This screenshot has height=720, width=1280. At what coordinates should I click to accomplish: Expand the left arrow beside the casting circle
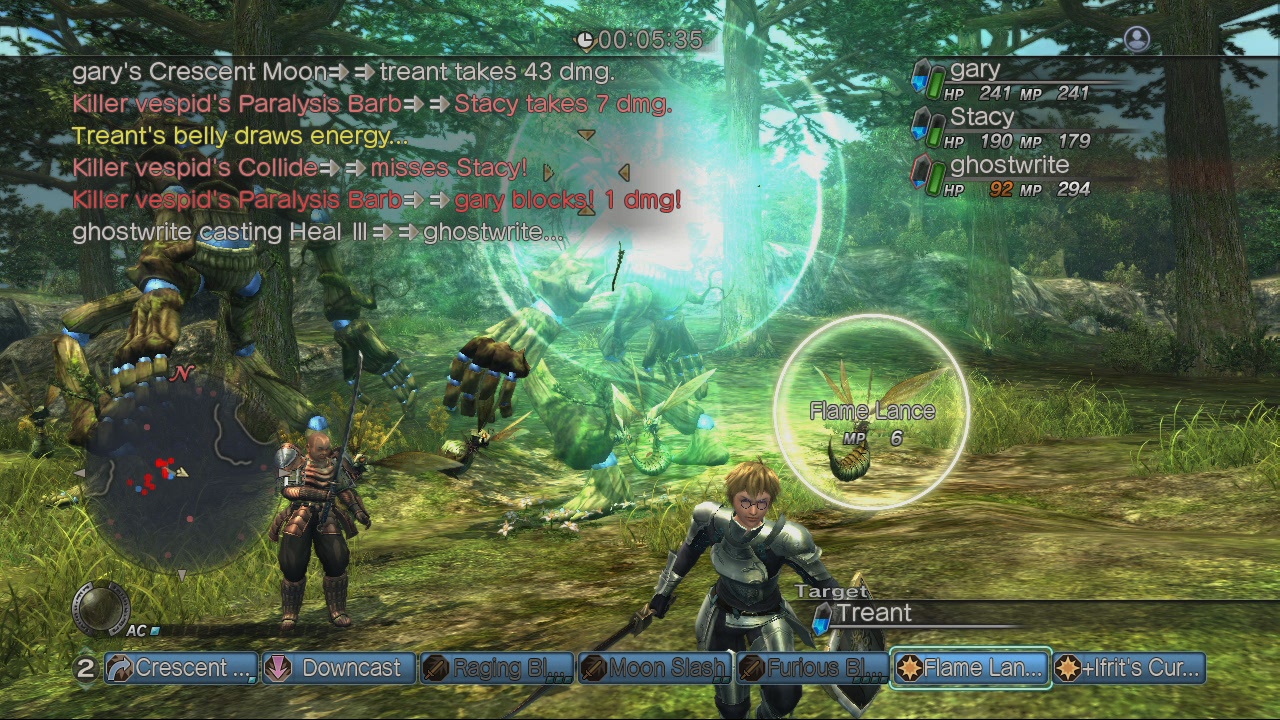coord(548,171)
